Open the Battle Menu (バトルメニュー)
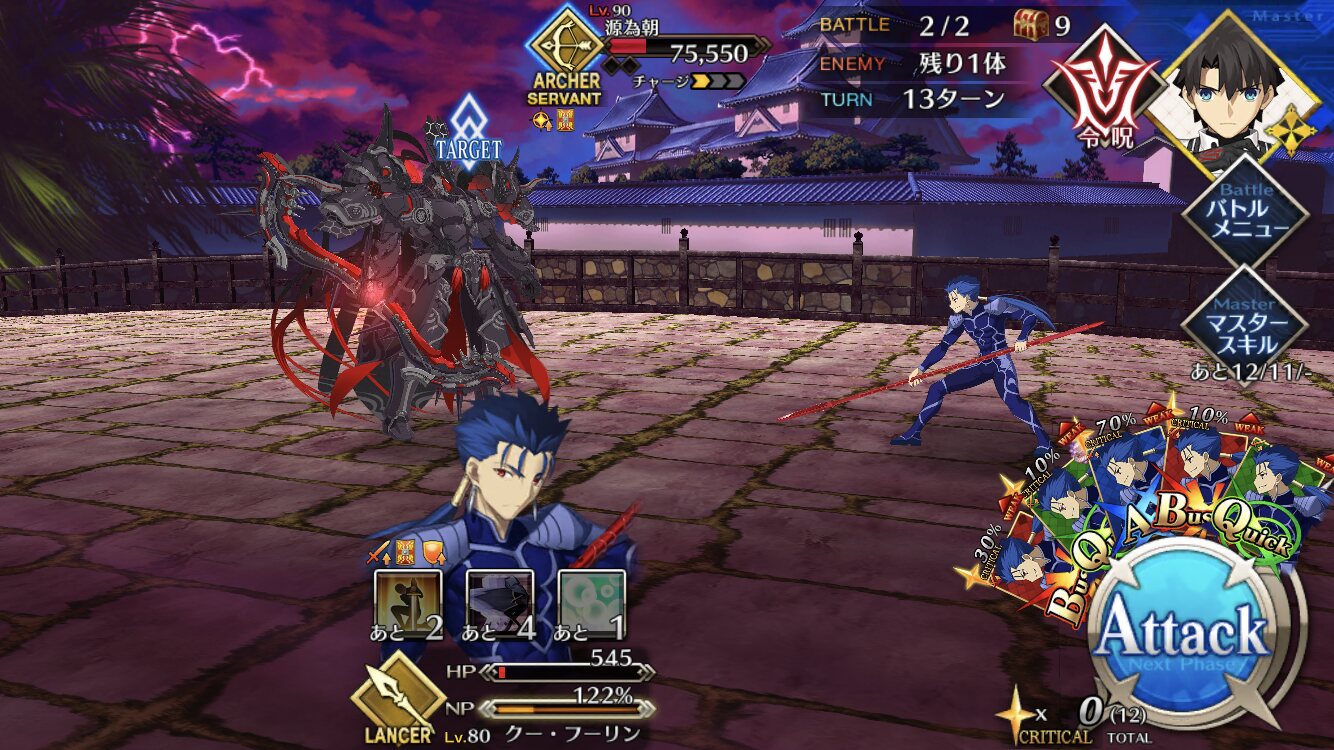Screen dimensions: 1334x750 coord(1245,214)
